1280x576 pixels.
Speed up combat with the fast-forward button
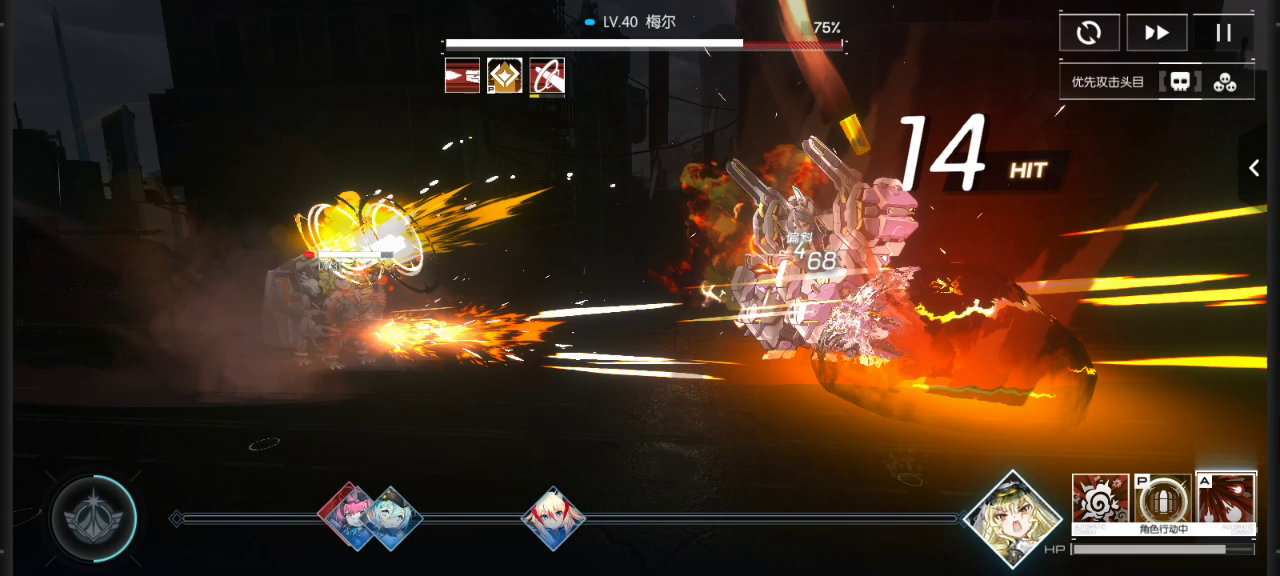coord(1156,33)
